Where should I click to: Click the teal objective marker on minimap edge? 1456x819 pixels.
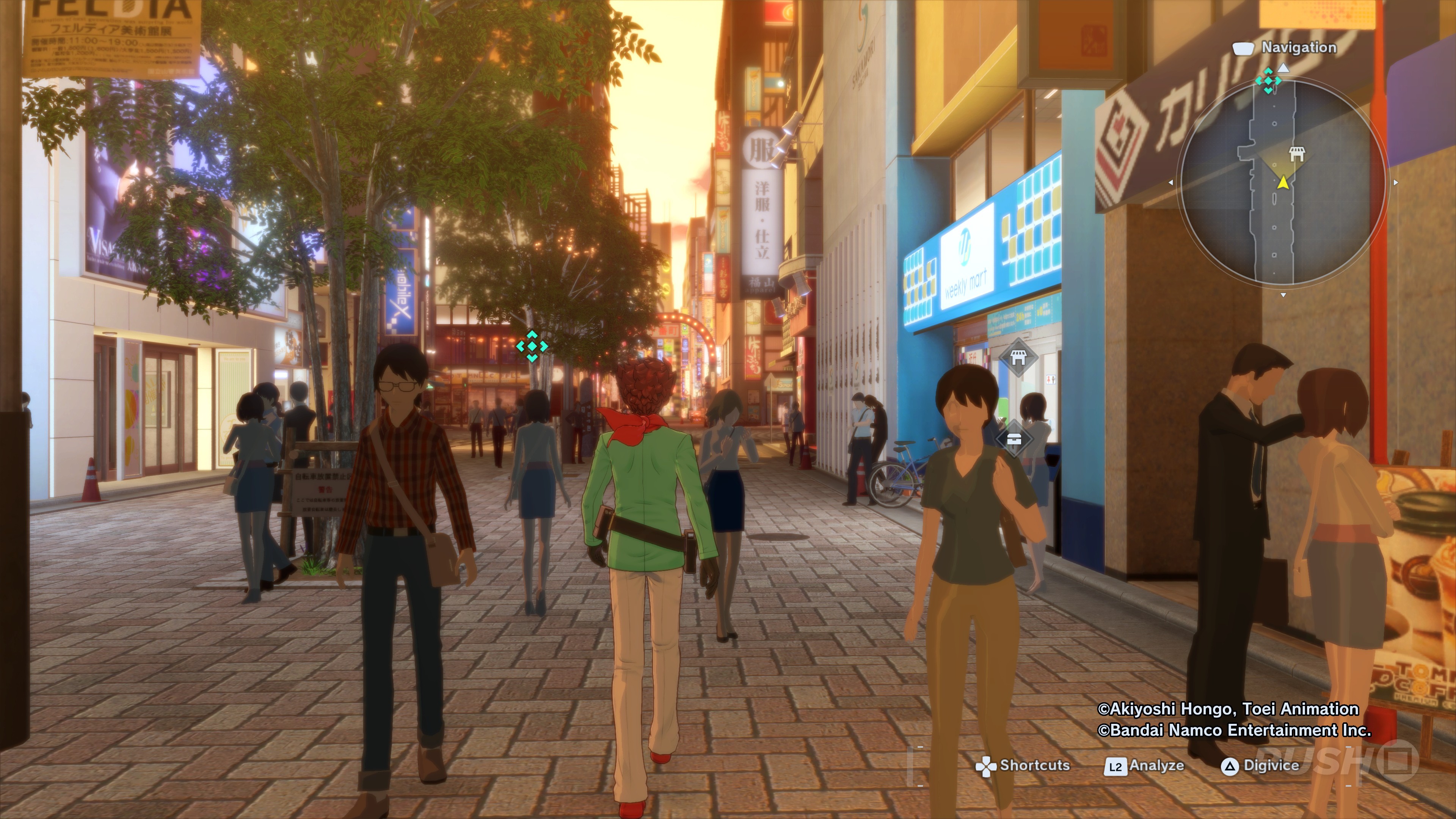tap(1268, 80)
